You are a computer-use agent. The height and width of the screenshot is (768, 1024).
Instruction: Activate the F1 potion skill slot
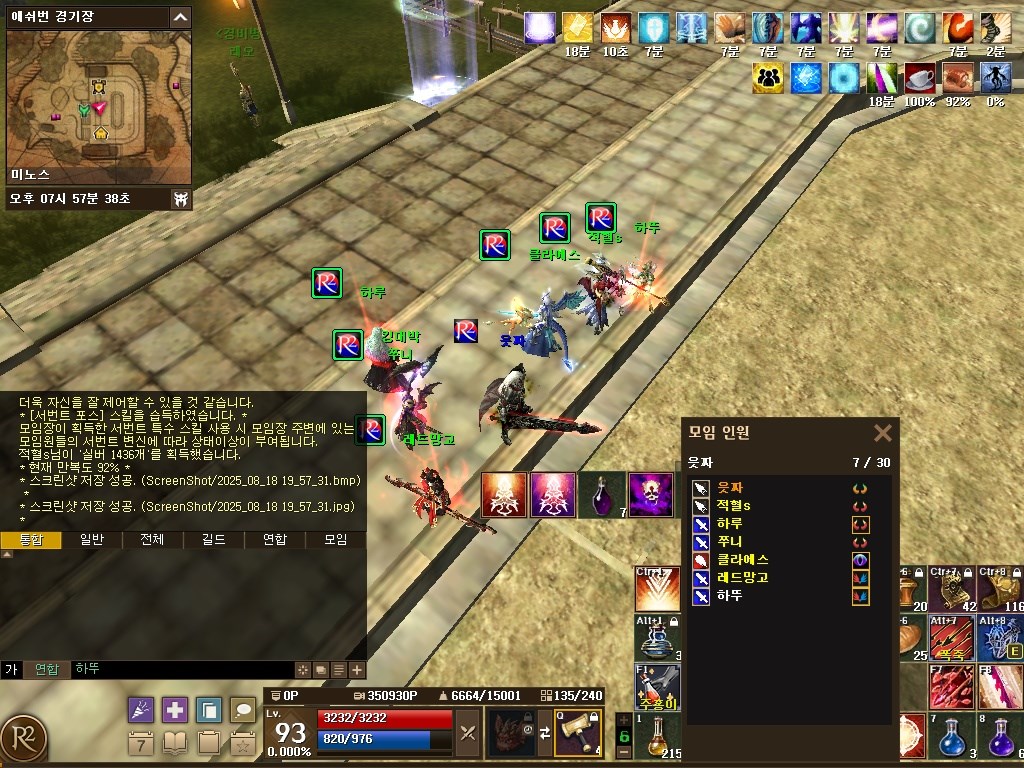coord(657,686)
